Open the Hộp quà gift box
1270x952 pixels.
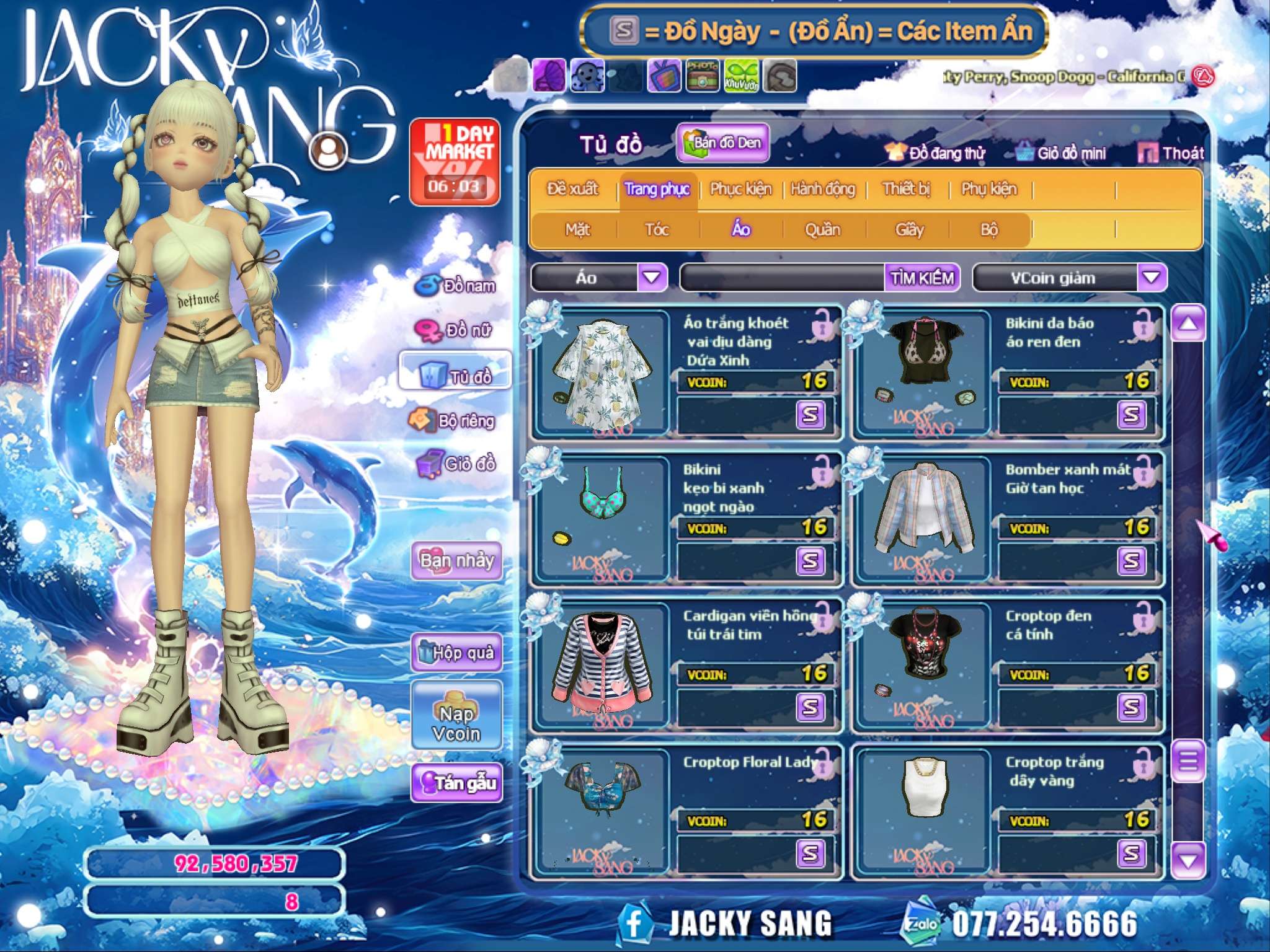456,652
